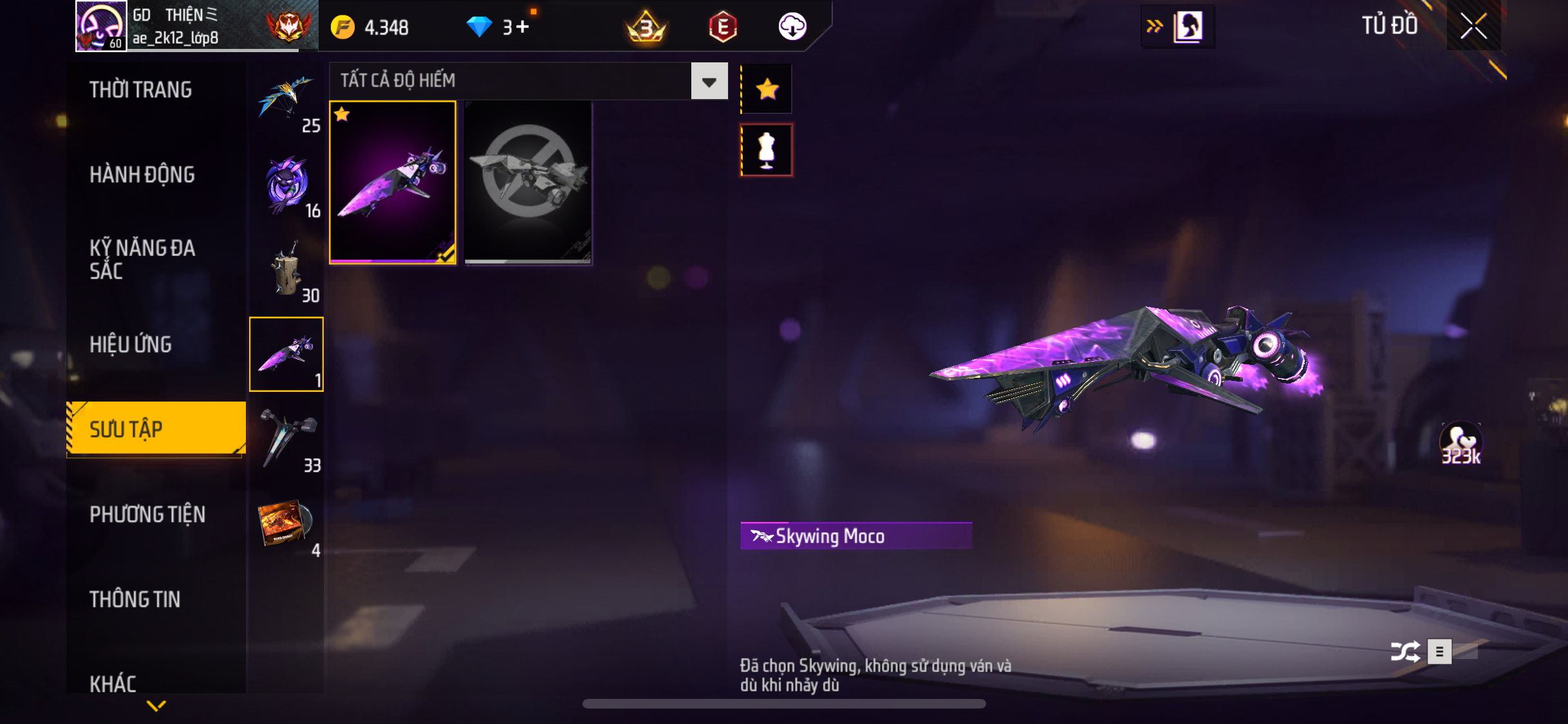
Task: Toggle the star favorites filter
Action: pyautogui.click(x=767, y=89)
